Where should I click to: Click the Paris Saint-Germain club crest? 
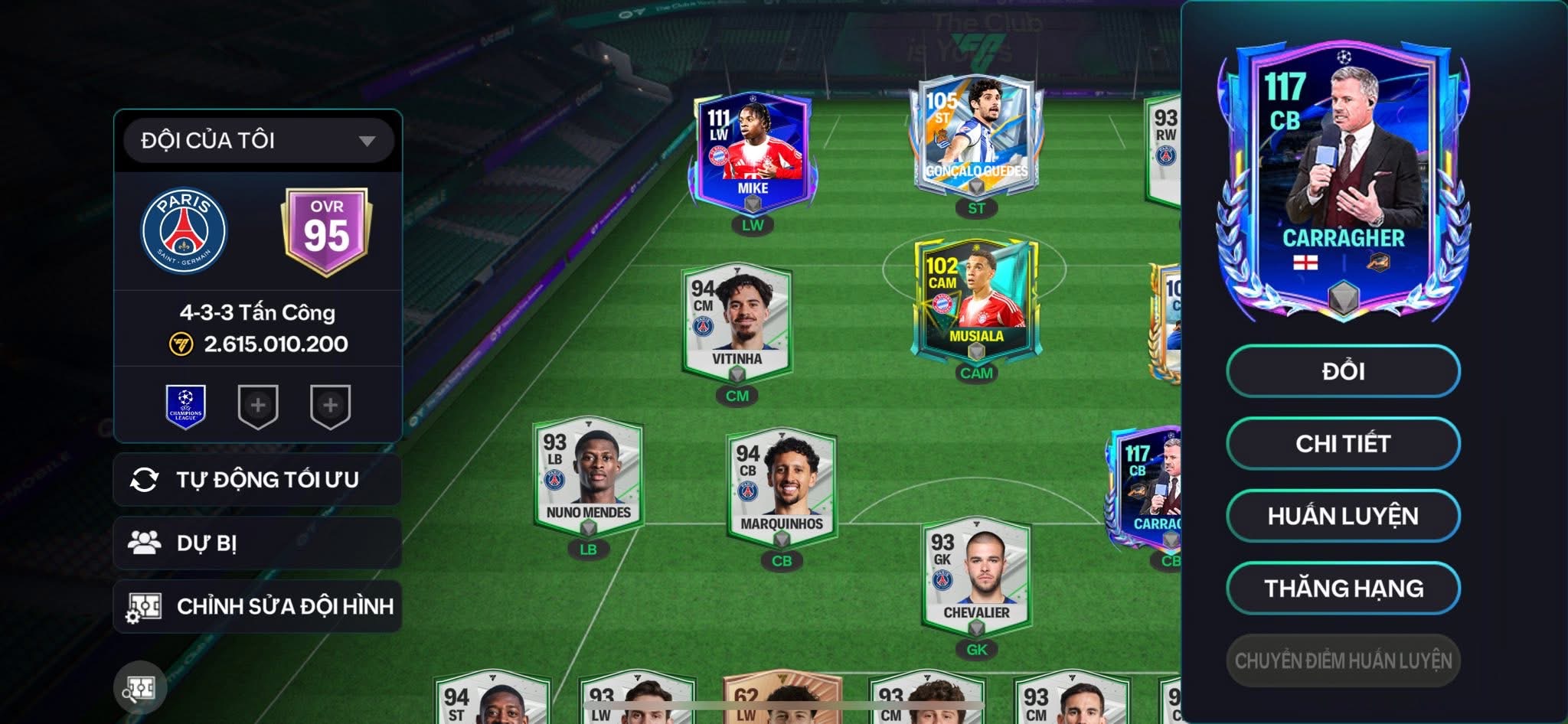tap(184, 231)
